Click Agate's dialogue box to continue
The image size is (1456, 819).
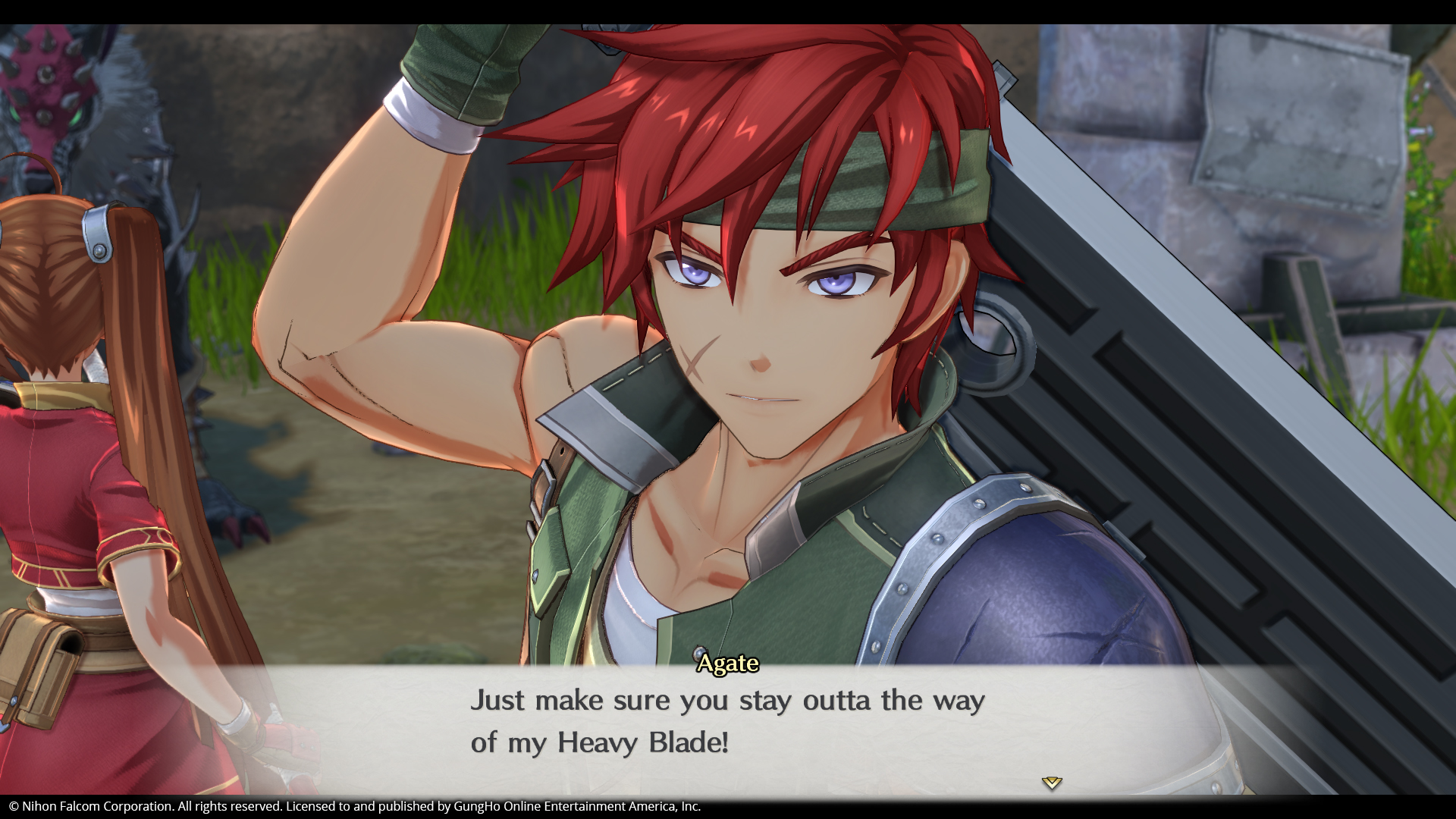click(726, 722)
